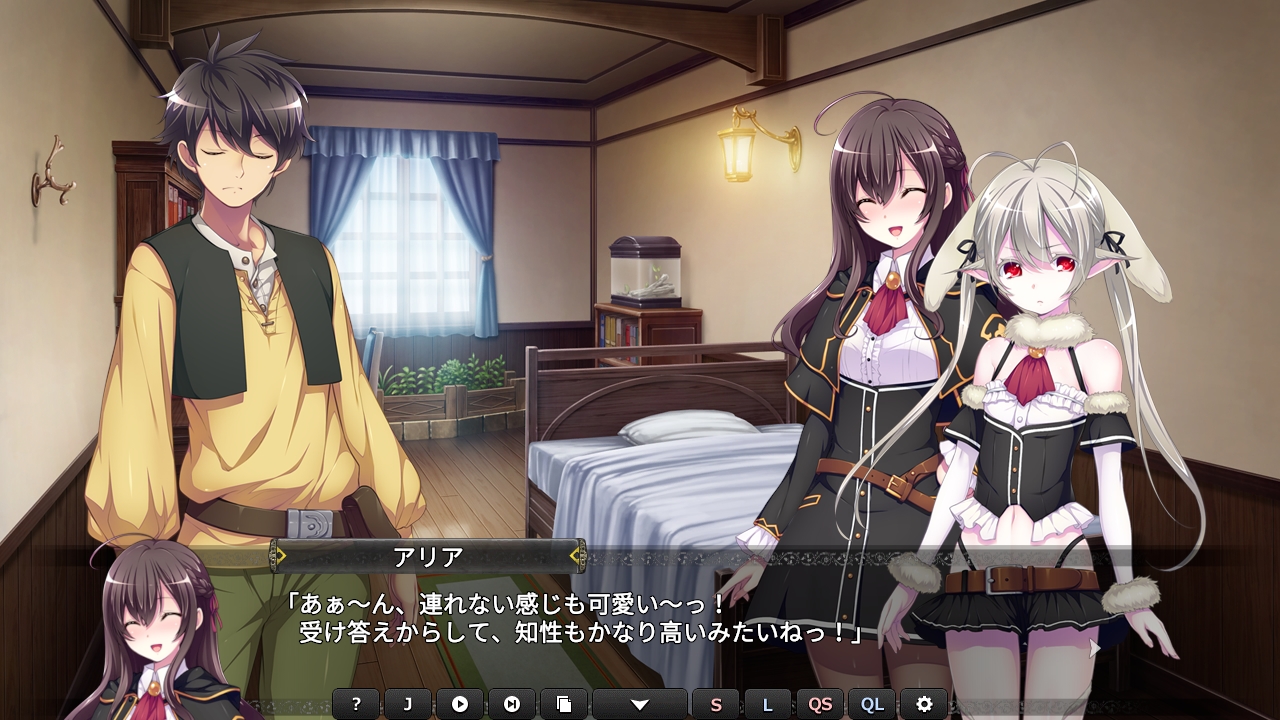Start auto-play with the play icon
The height and width of the screenshot is (720, 1280).
[460, 704]
